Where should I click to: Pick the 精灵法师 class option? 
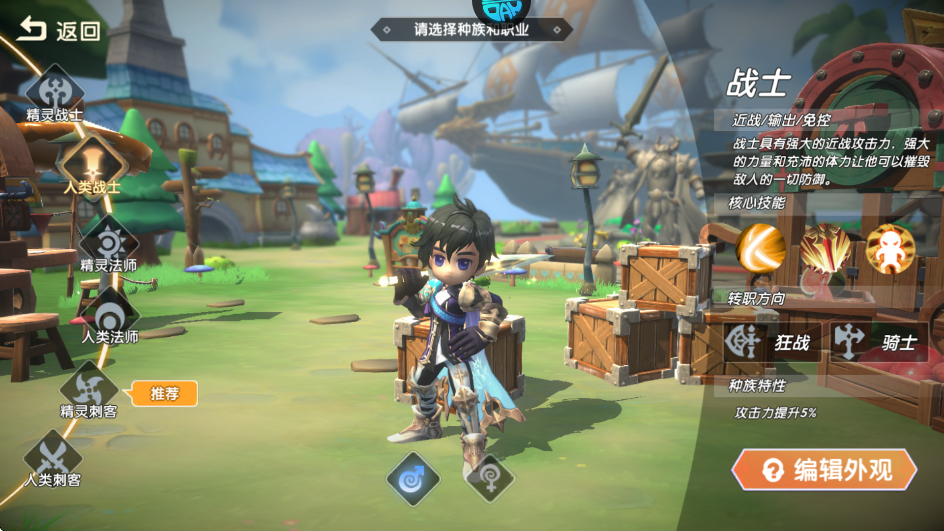coord(108,240)
